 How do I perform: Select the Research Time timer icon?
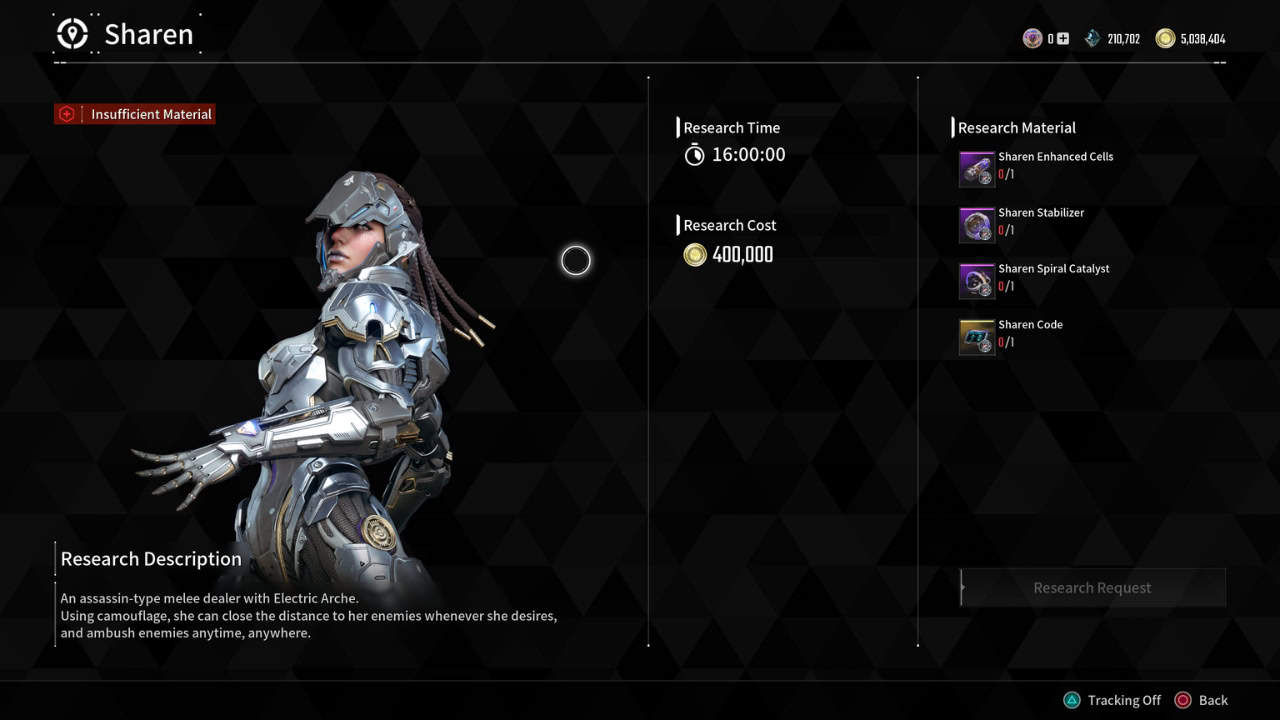pyautogui.click(x=694, y=155)
